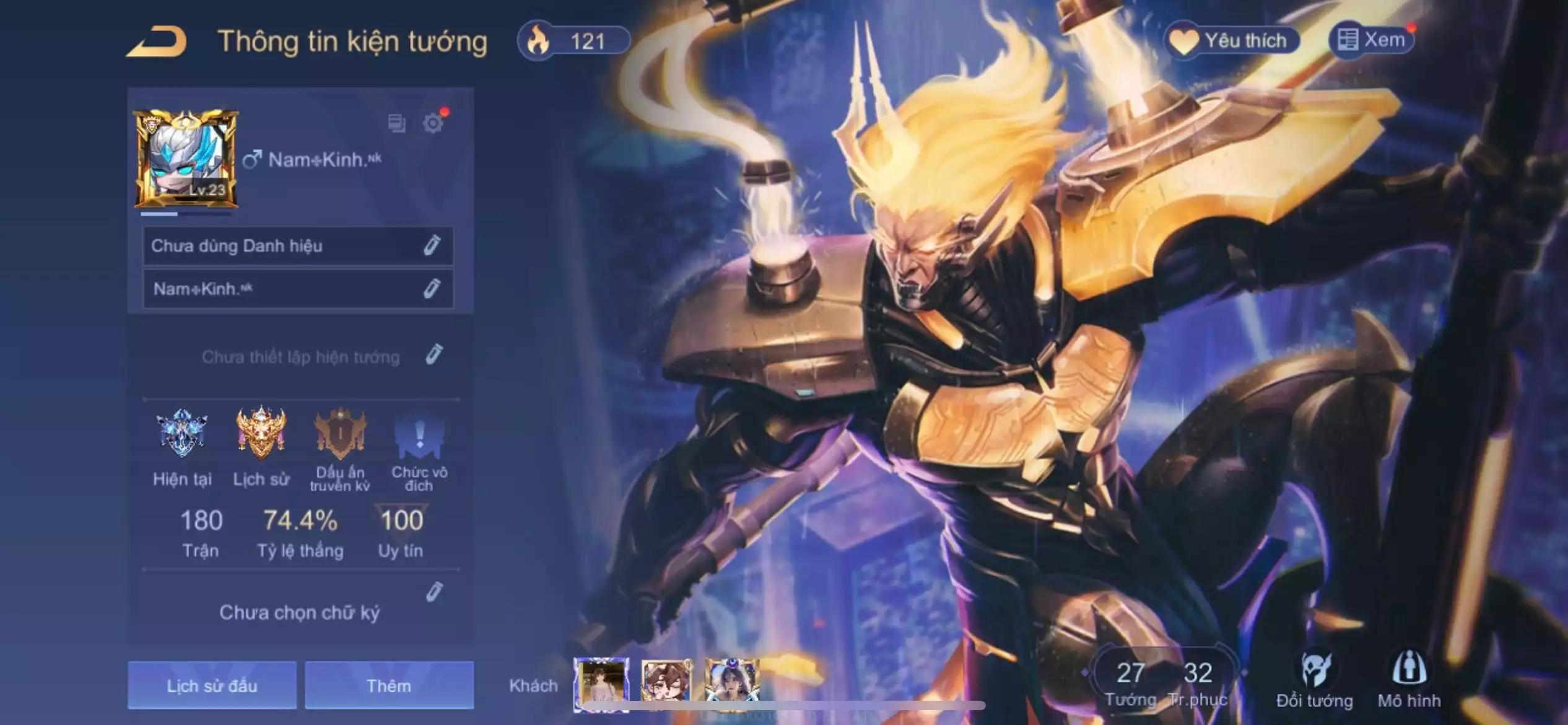Click the card icon beside the gear

pos(396,123)
